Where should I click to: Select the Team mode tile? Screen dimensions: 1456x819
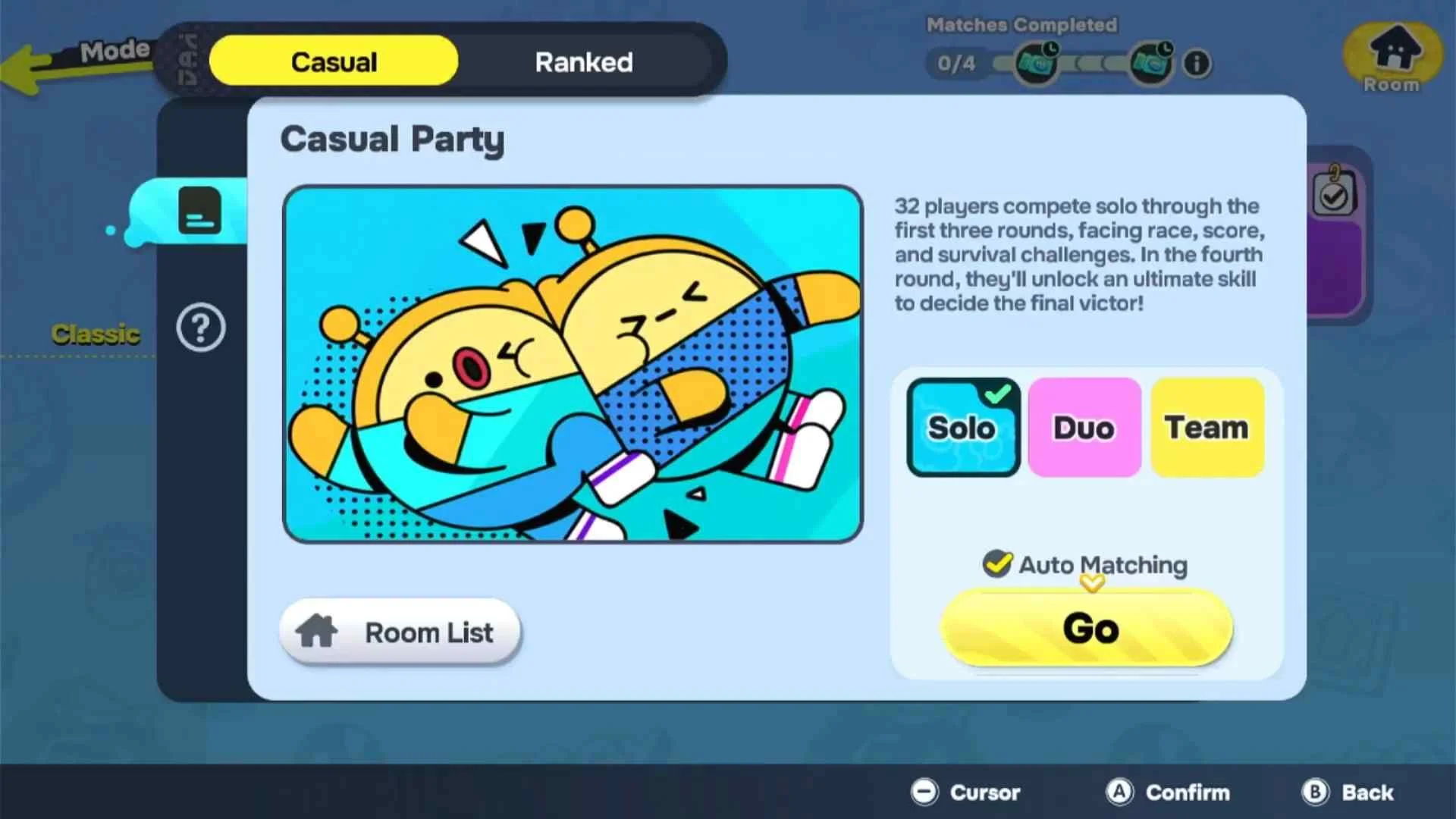tap(1207, 428)
